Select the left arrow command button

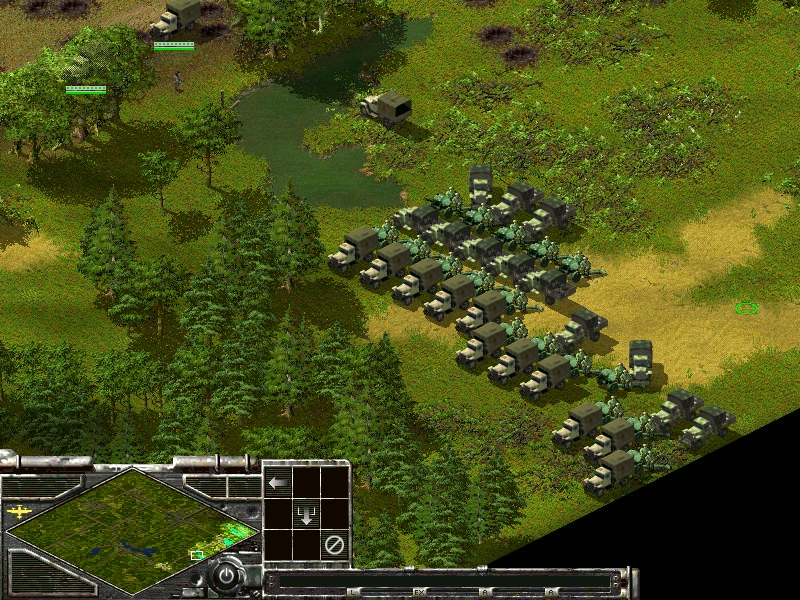278,483
